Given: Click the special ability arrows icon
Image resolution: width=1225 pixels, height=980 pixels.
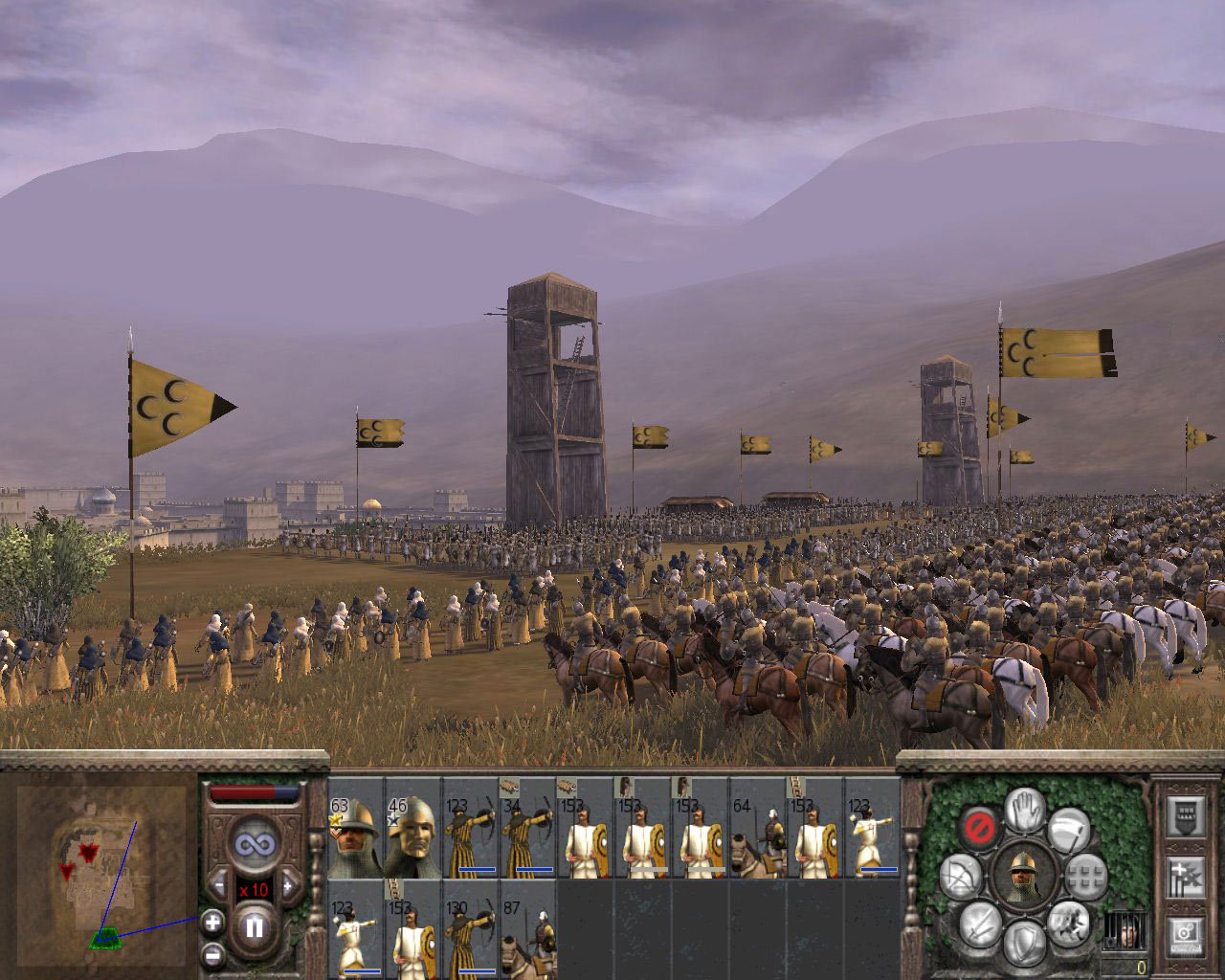Looking at the screenshot, I should (1185, 878).
